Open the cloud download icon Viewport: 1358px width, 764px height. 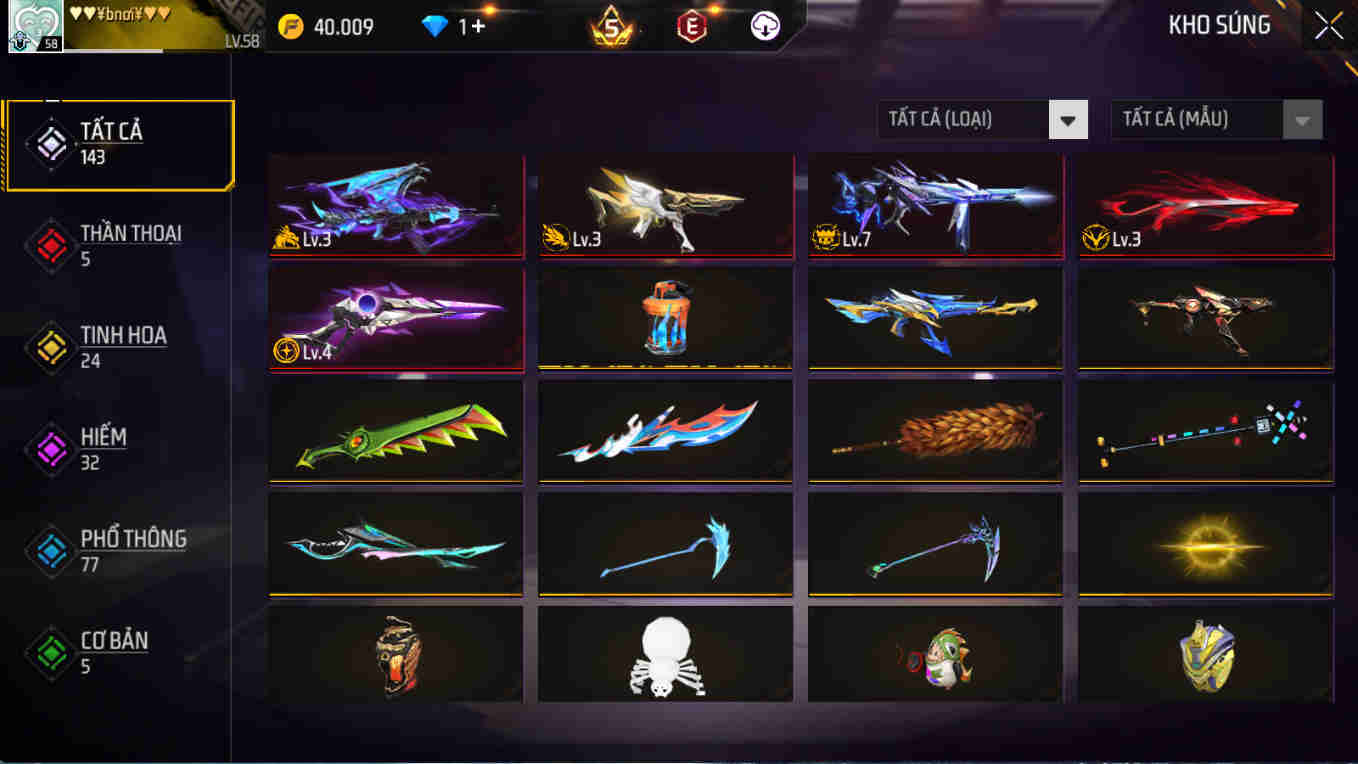coord(763,27)
